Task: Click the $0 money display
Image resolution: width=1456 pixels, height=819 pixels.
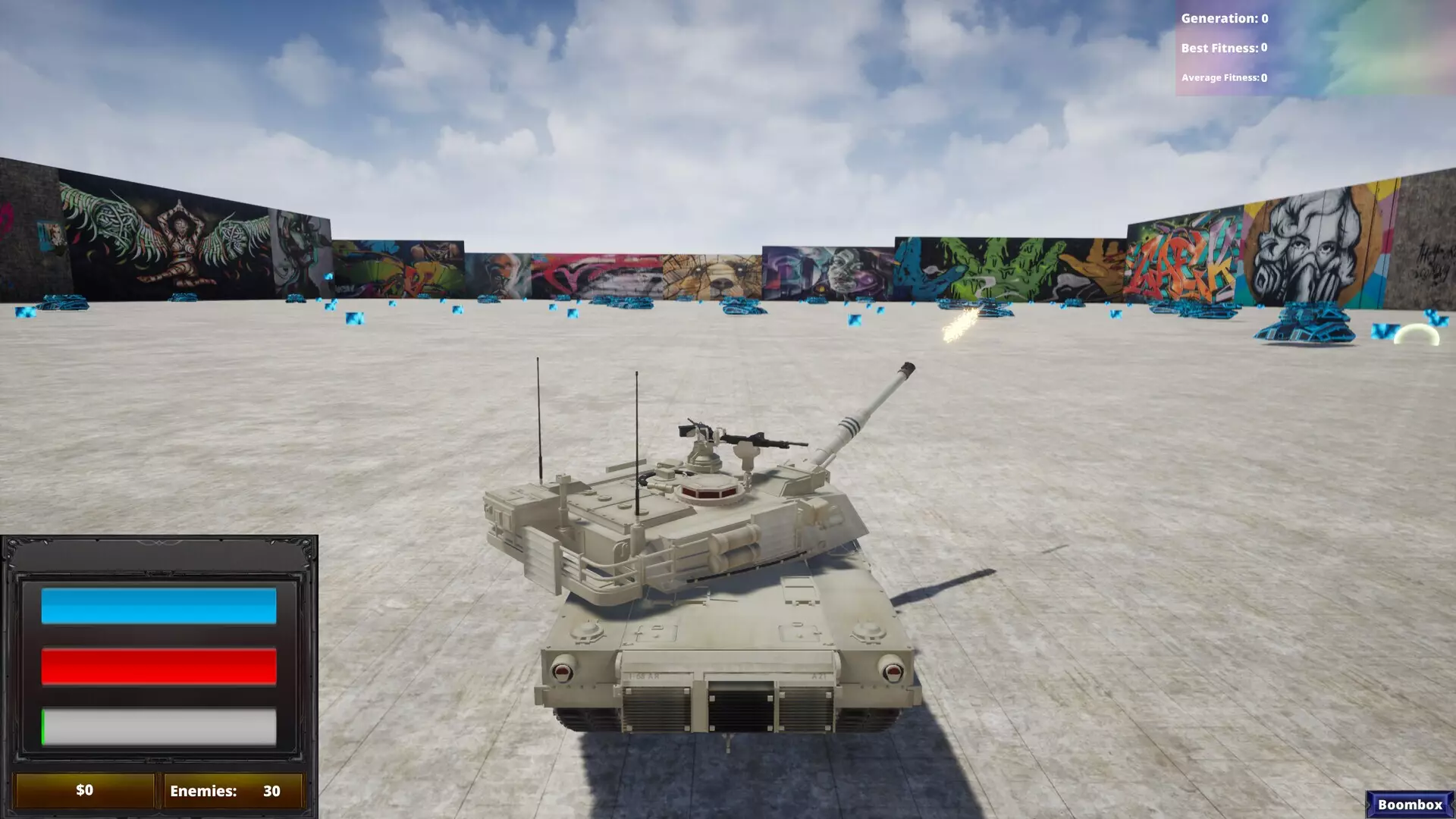Action: [x=83, y=789]
